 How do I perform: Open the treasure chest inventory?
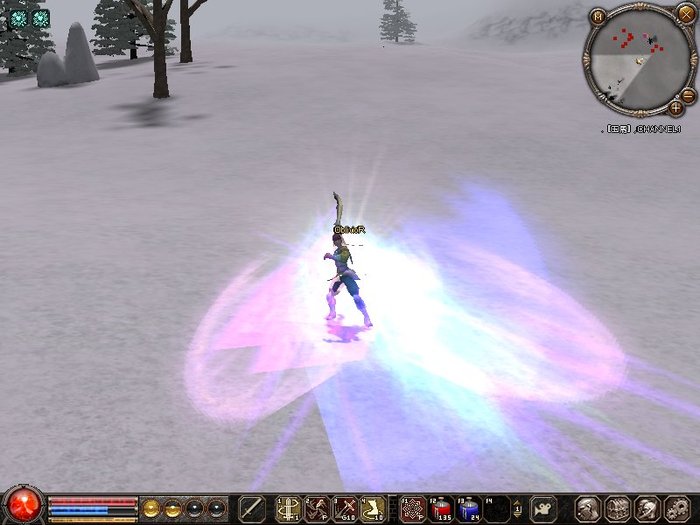[617, 509]
